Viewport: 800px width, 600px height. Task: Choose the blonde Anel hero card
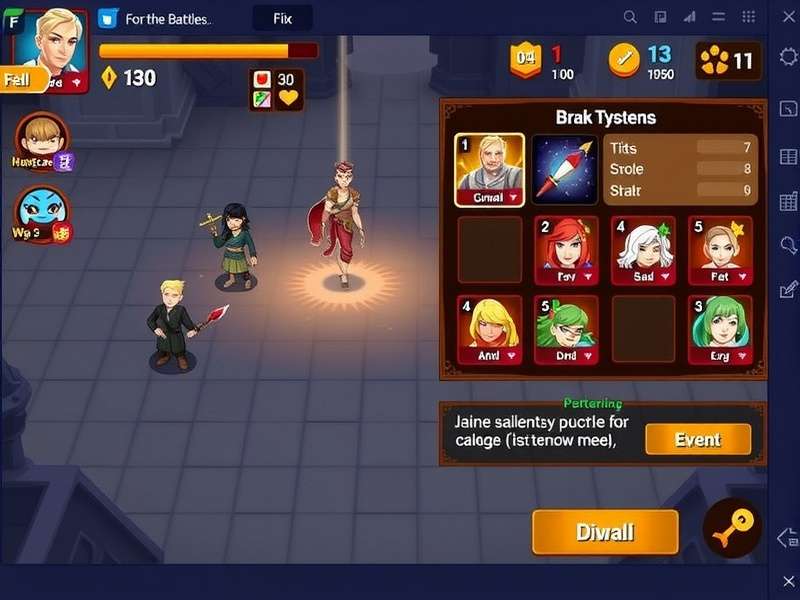(x=489, y=330)
